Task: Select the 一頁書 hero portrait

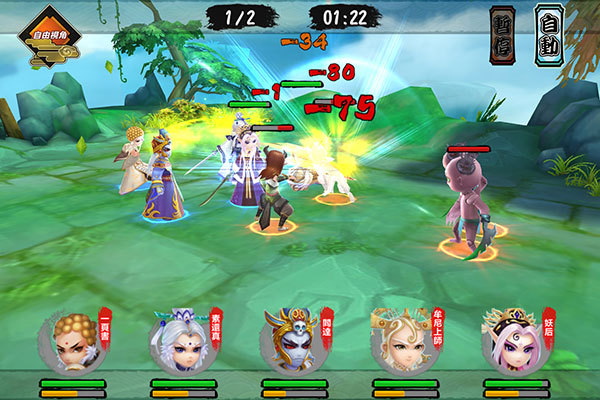Action: [x=72, y=342]
